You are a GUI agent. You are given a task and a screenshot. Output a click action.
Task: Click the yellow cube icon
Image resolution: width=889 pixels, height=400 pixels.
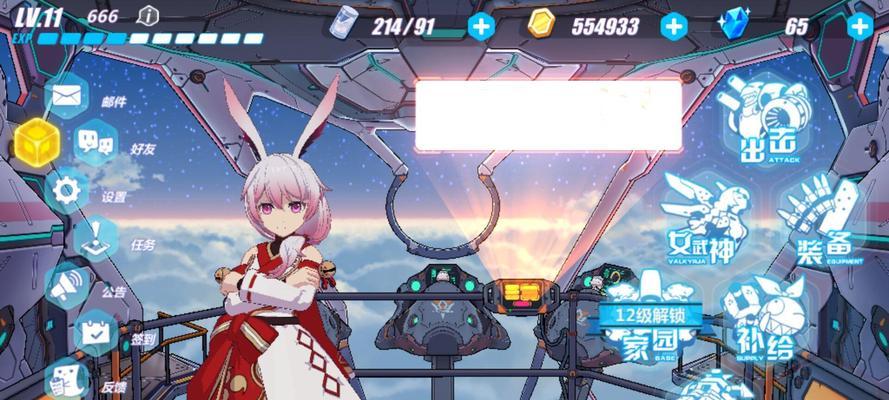click(x=34, y=141)
